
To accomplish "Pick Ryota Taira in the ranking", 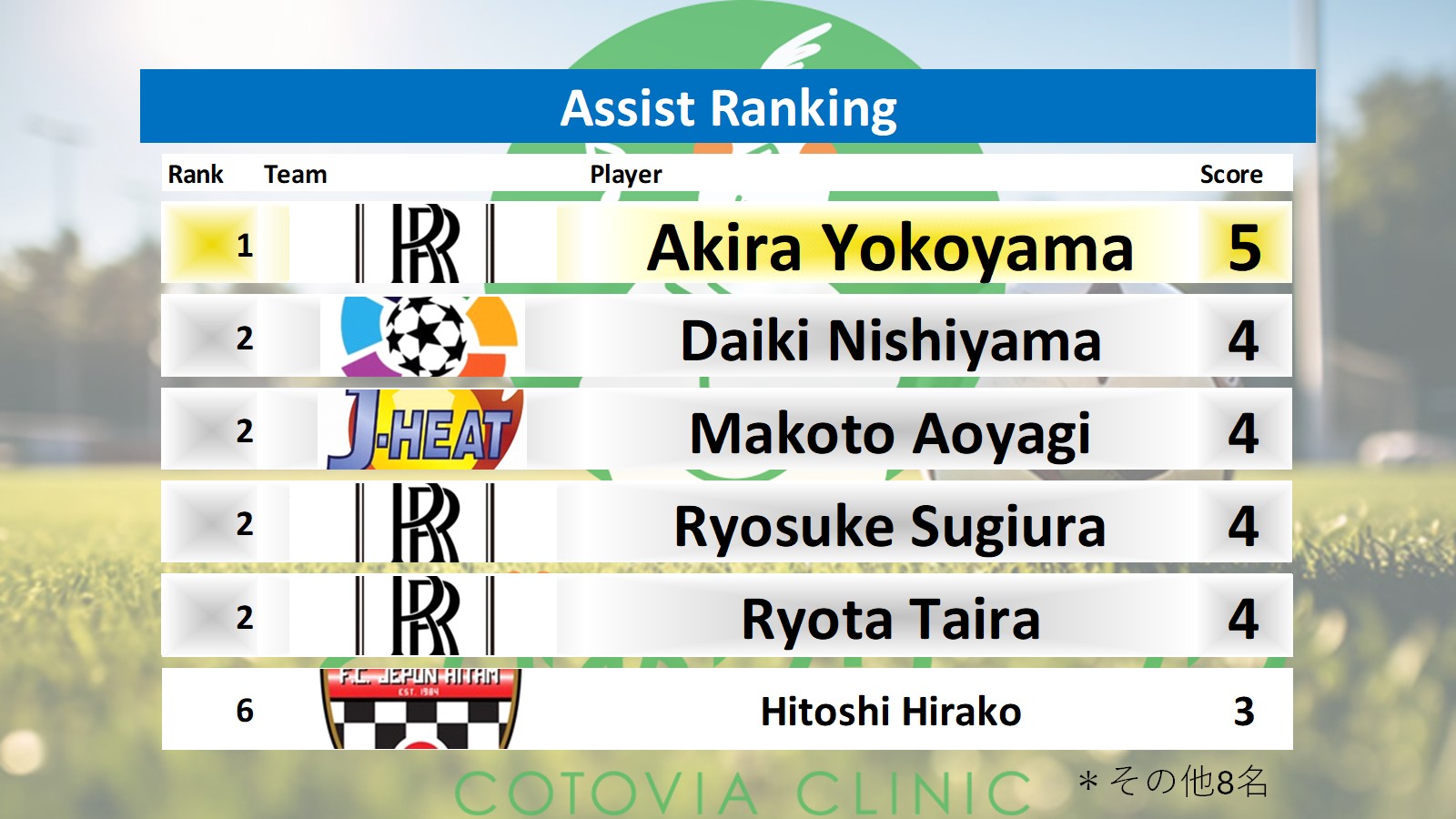I will [x=890, y=619].
